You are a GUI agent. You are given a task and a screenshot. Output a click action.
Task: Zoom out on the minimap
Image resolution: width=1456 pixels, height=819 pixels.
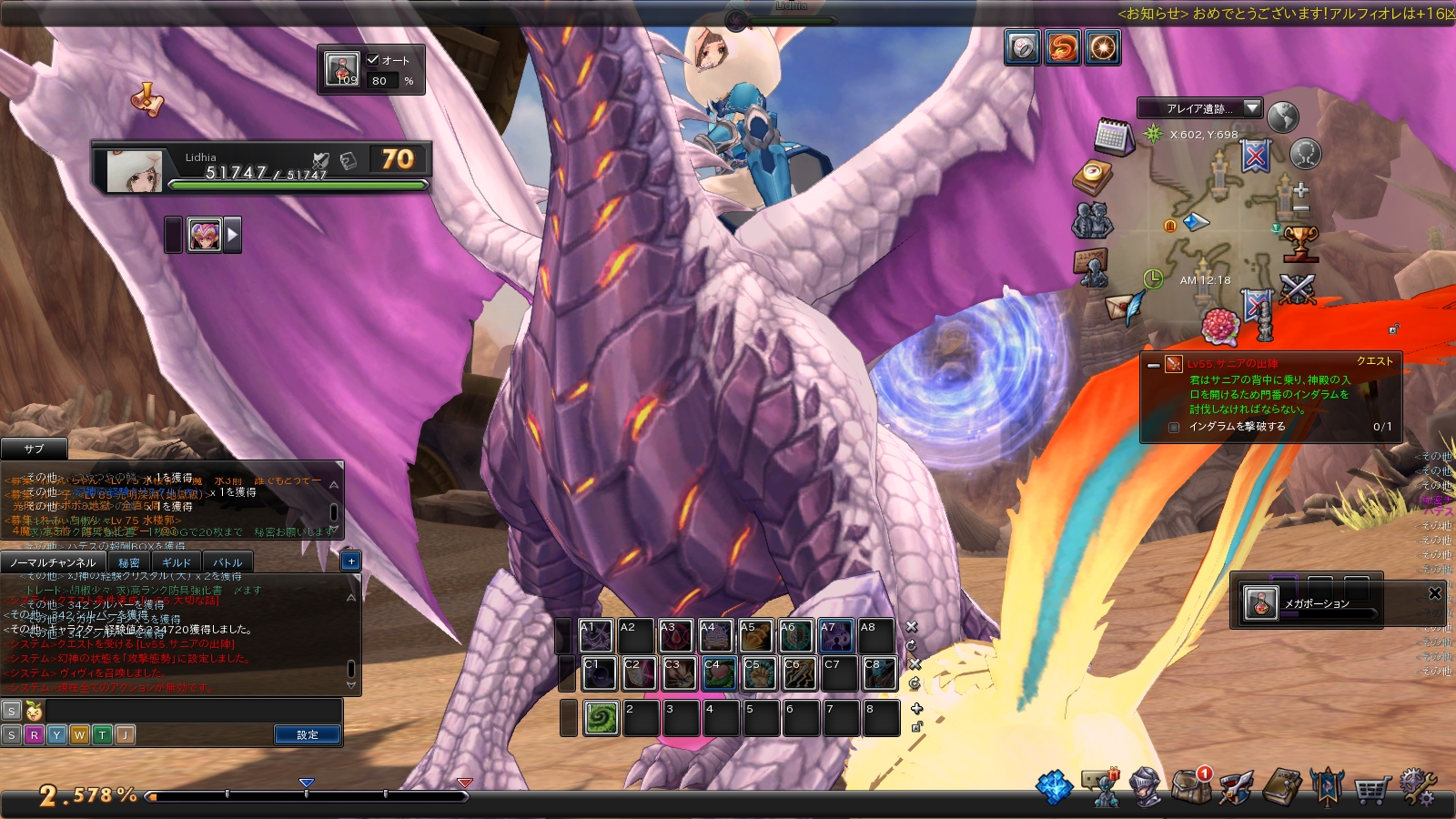click(x=1301, y=208)
